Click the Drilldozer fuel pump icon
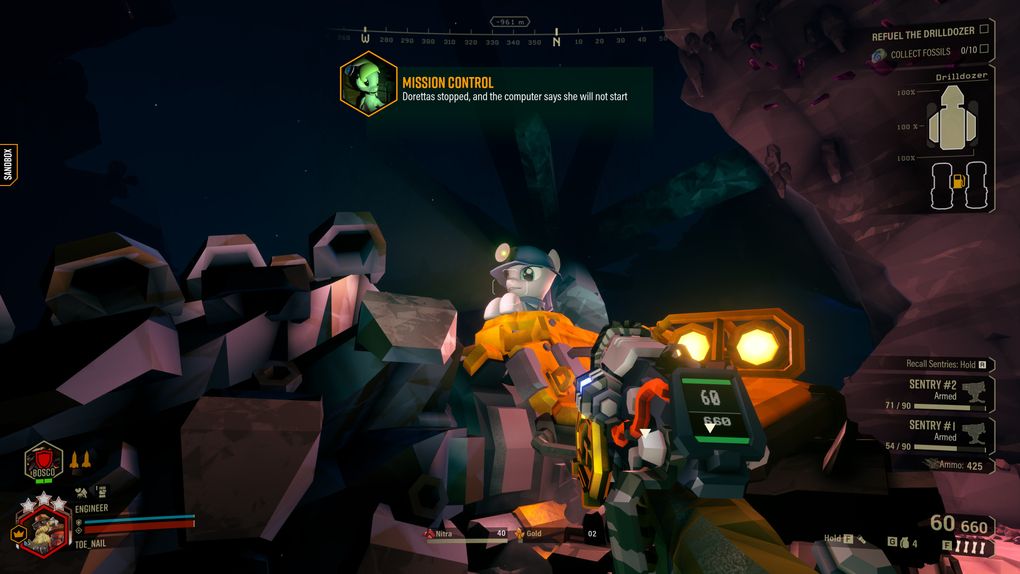The height and width of the screenshot is (574, 1020). 956,182
